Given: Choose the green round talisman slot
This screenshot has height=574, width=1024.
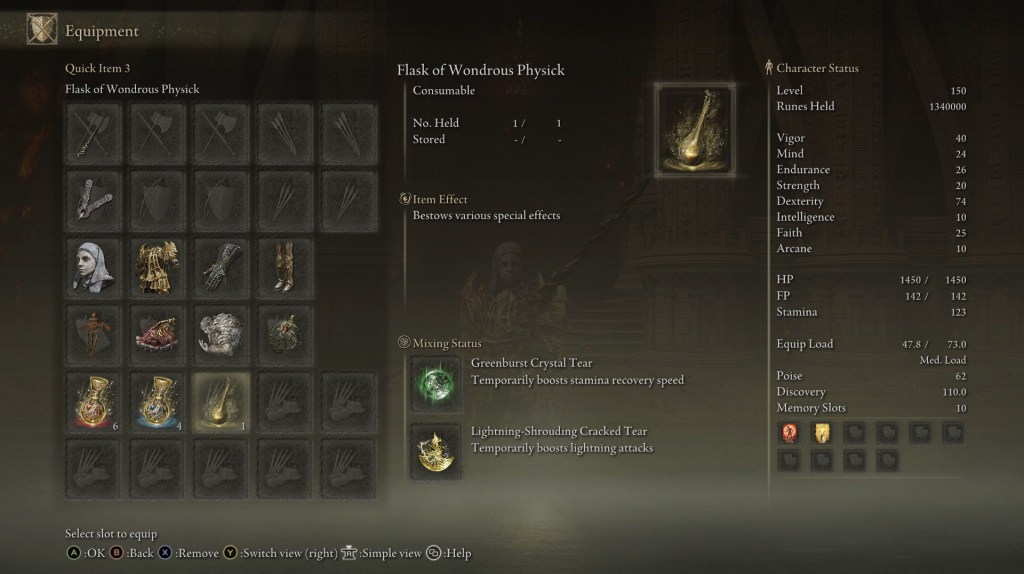Looking at the screenshot, I should point(285,334).
